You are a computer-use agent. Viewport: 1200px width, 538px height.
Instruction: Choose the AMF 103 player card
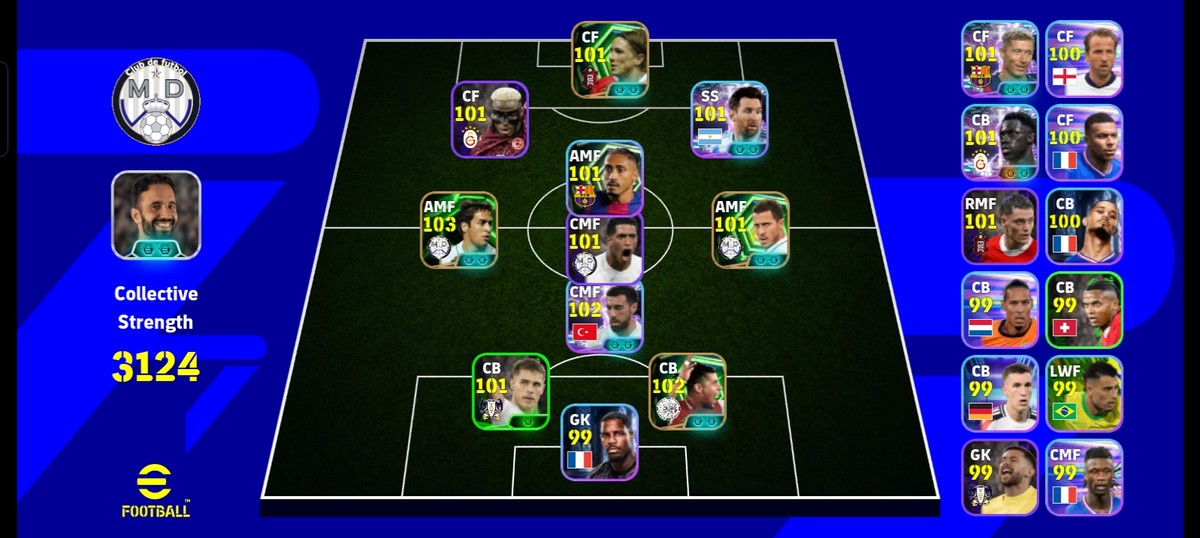(x=458, y=230)
